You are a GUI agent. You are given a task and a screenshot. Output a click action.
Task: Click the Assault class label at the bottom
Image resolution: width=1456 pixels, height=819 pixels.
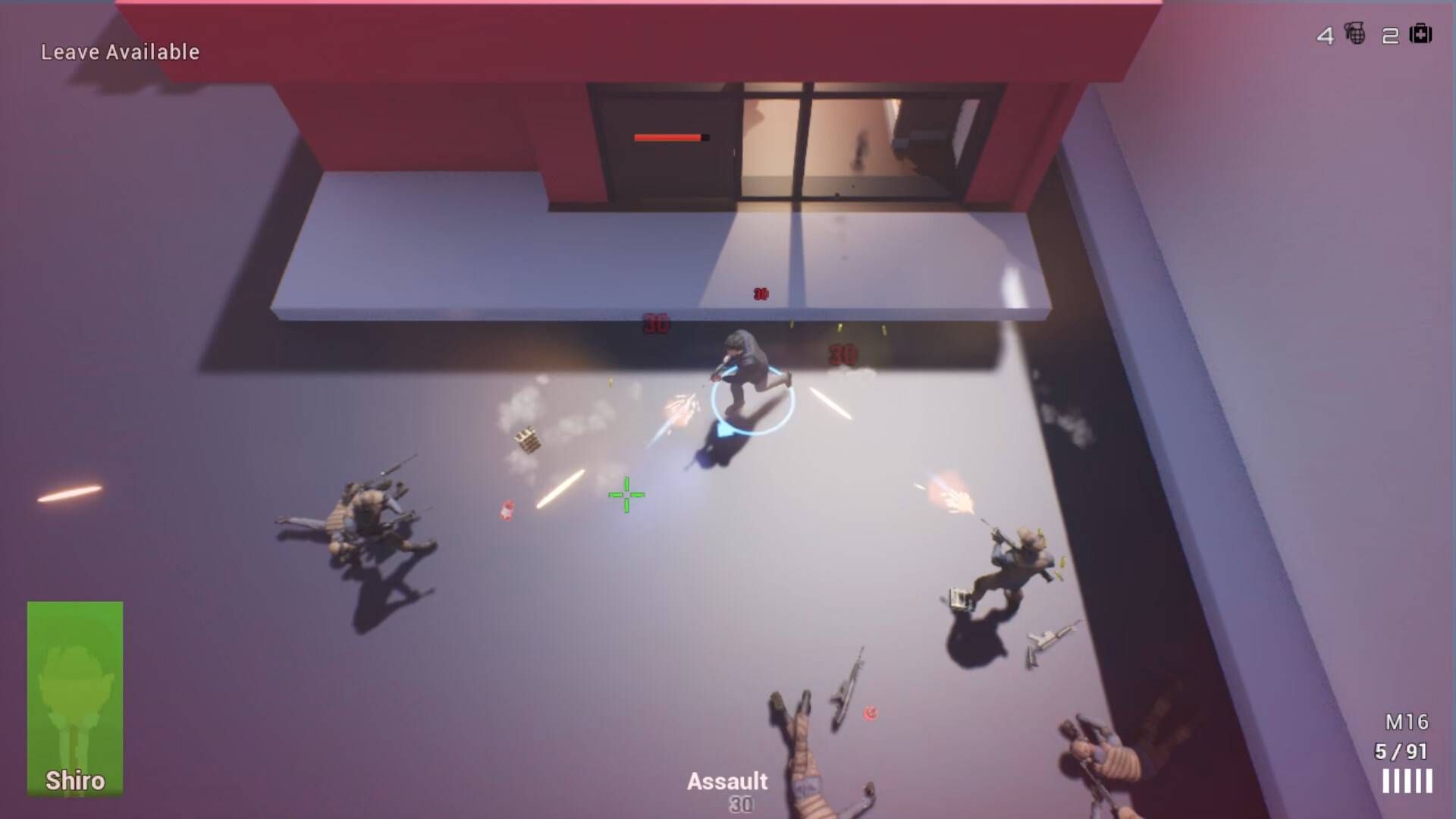pos(727,781)
